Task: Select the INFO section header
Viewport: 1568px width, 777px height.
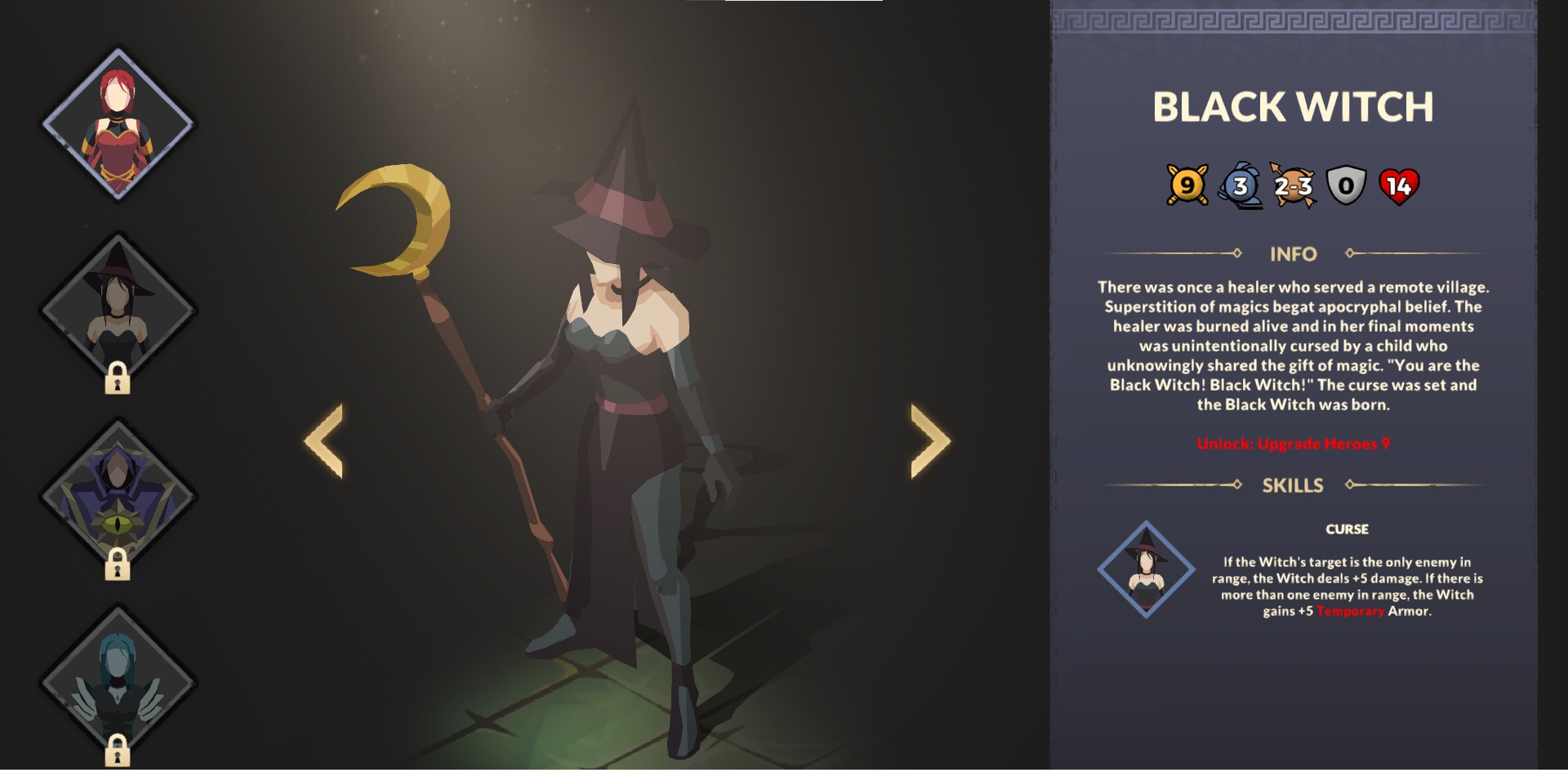Action: coord(1294,254)
